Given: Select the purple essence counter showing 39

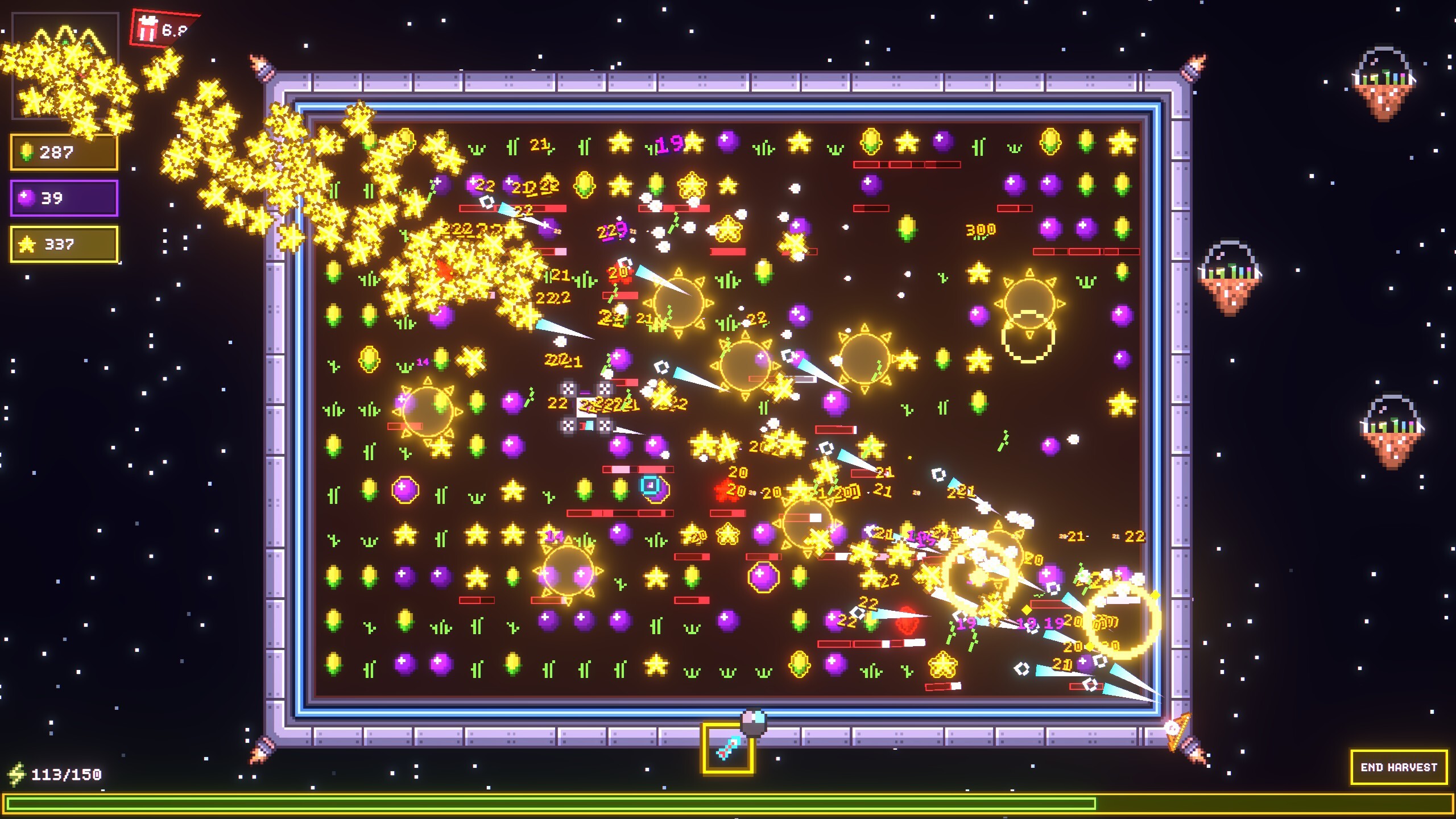Looking at the screenshot, I should pyautogui.click(x=64, y=197).
